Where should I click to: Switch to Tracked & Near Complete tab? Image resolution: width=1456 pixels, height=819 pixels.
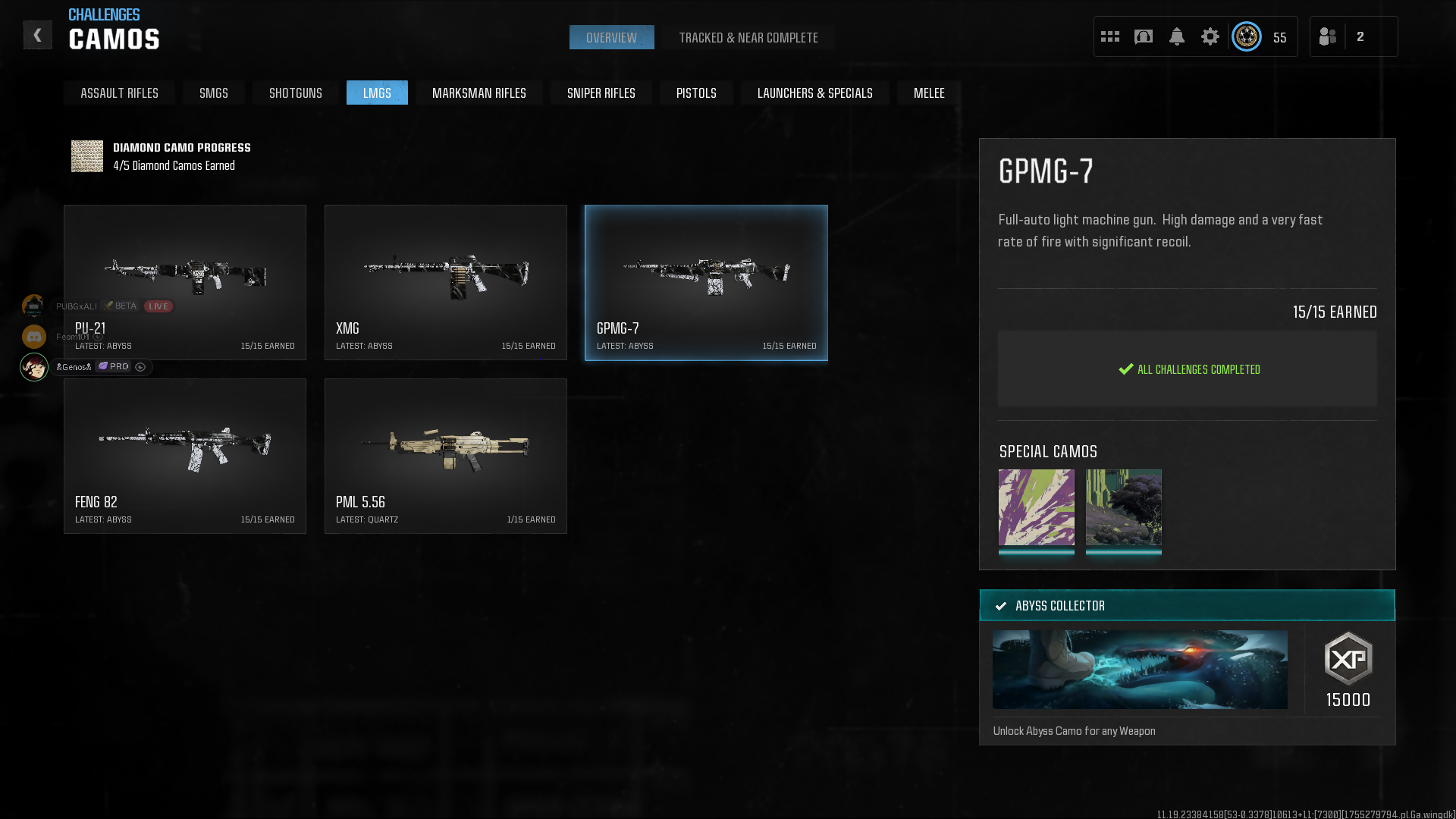pyautogui.click(x=748, y=38)
